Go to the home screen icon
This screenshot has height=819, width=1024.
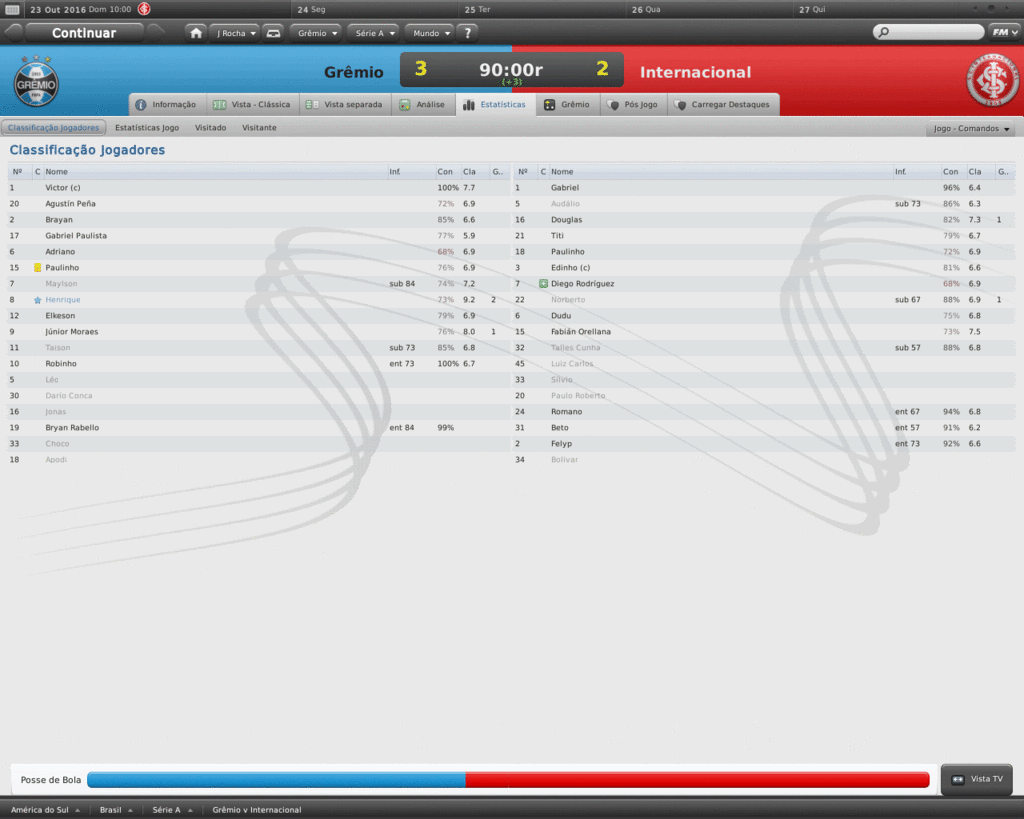(196, 33)
